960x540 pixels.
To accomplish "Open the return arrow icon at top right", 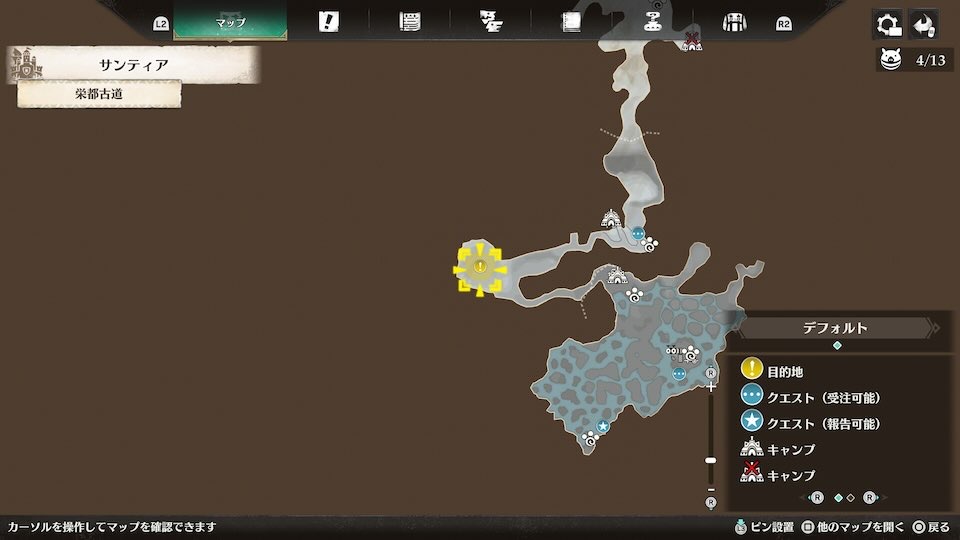I will 923,24.
